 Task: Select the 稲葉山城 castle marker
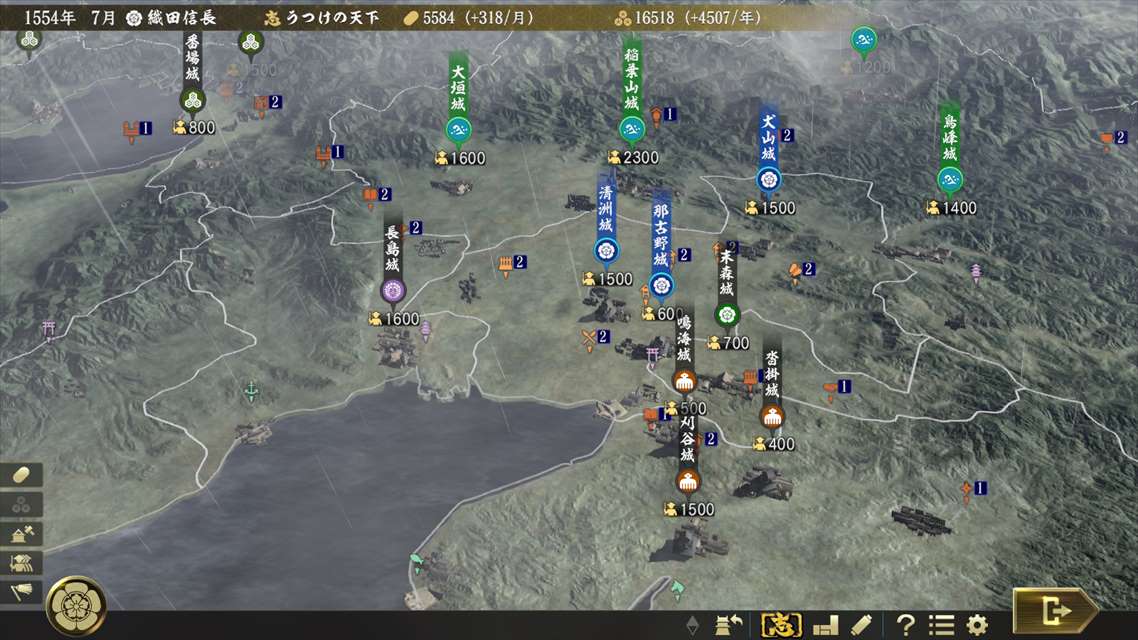(x=631, y=128)
